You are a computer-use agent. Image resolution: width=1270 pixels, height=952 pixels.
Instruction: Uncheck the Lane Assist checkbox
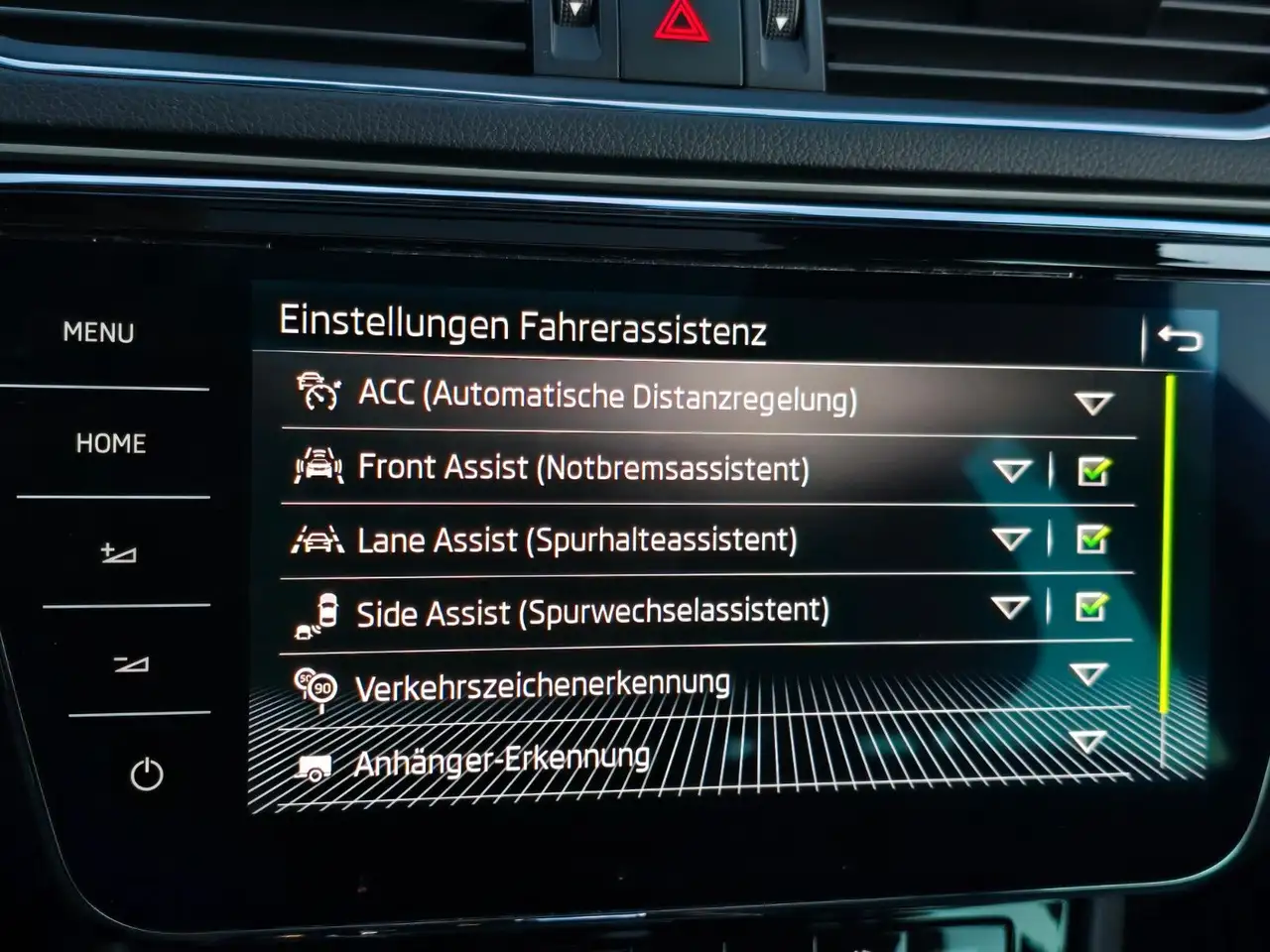(x=1092, y=539)
